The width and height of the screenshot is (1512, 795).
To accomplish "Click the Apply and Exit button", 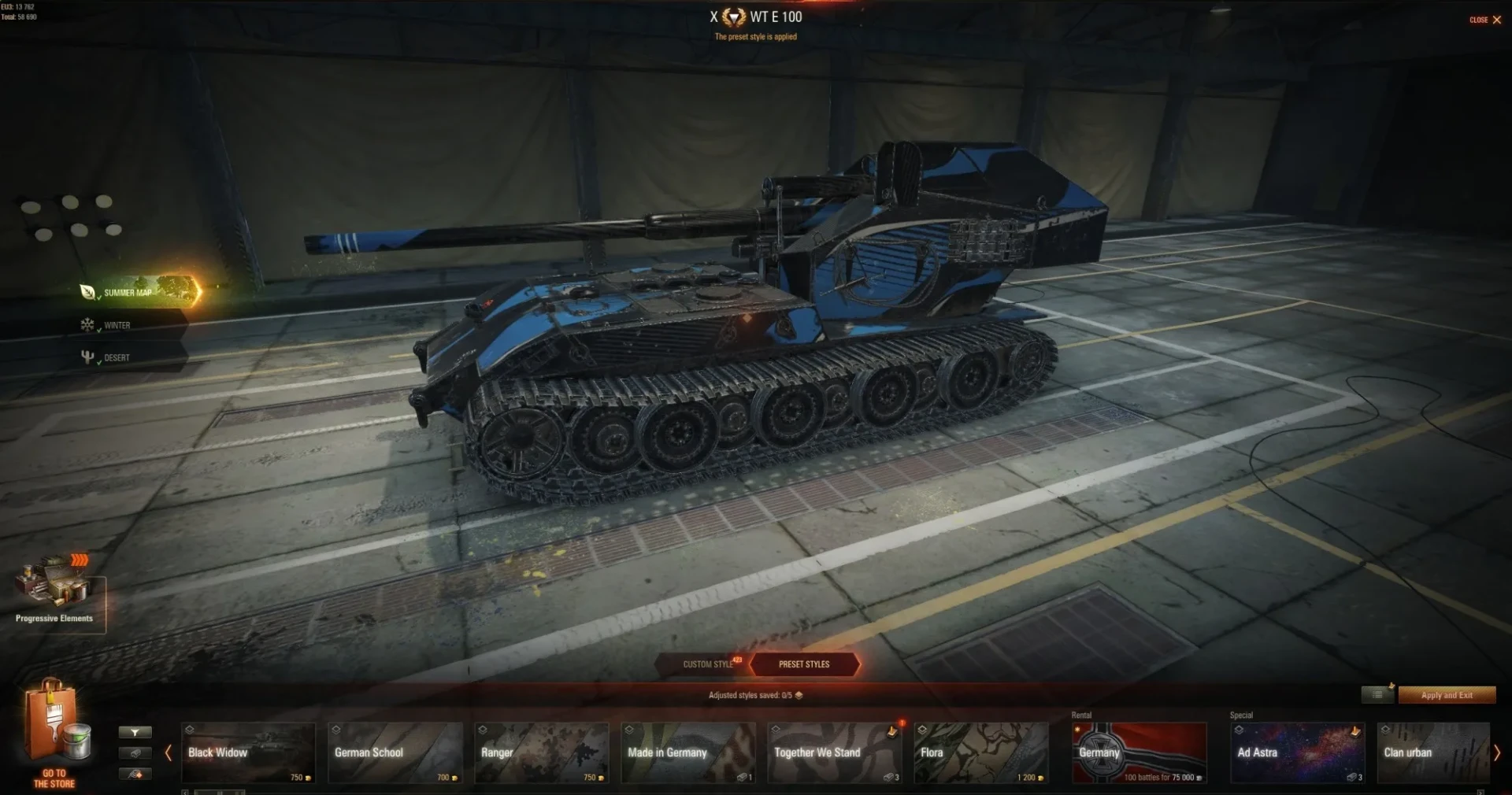I will click(1447, 695).
